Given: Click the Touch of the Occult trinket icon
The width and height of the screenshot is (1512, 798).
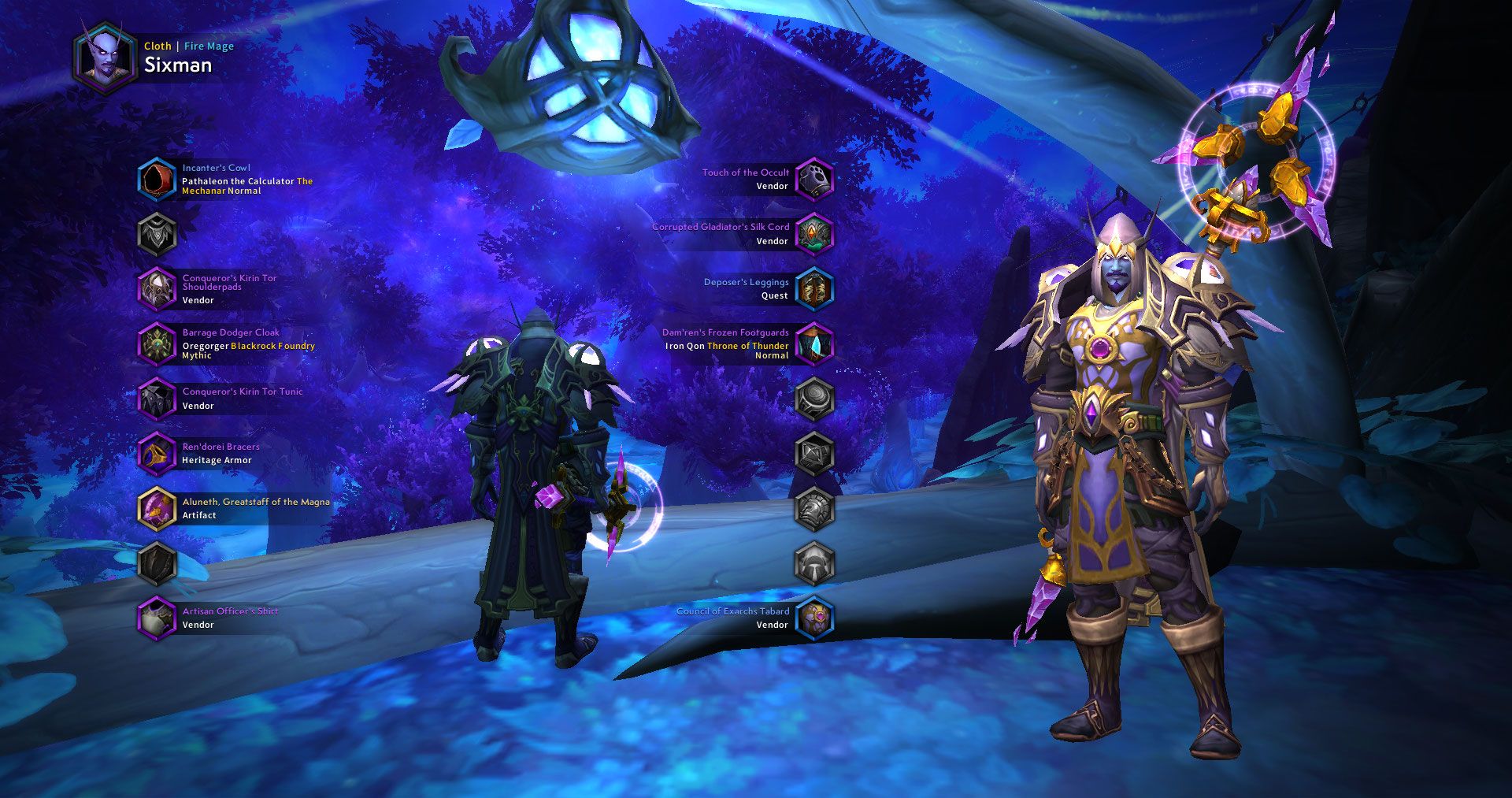Looking at the screenshot, I should coord(815,179).
